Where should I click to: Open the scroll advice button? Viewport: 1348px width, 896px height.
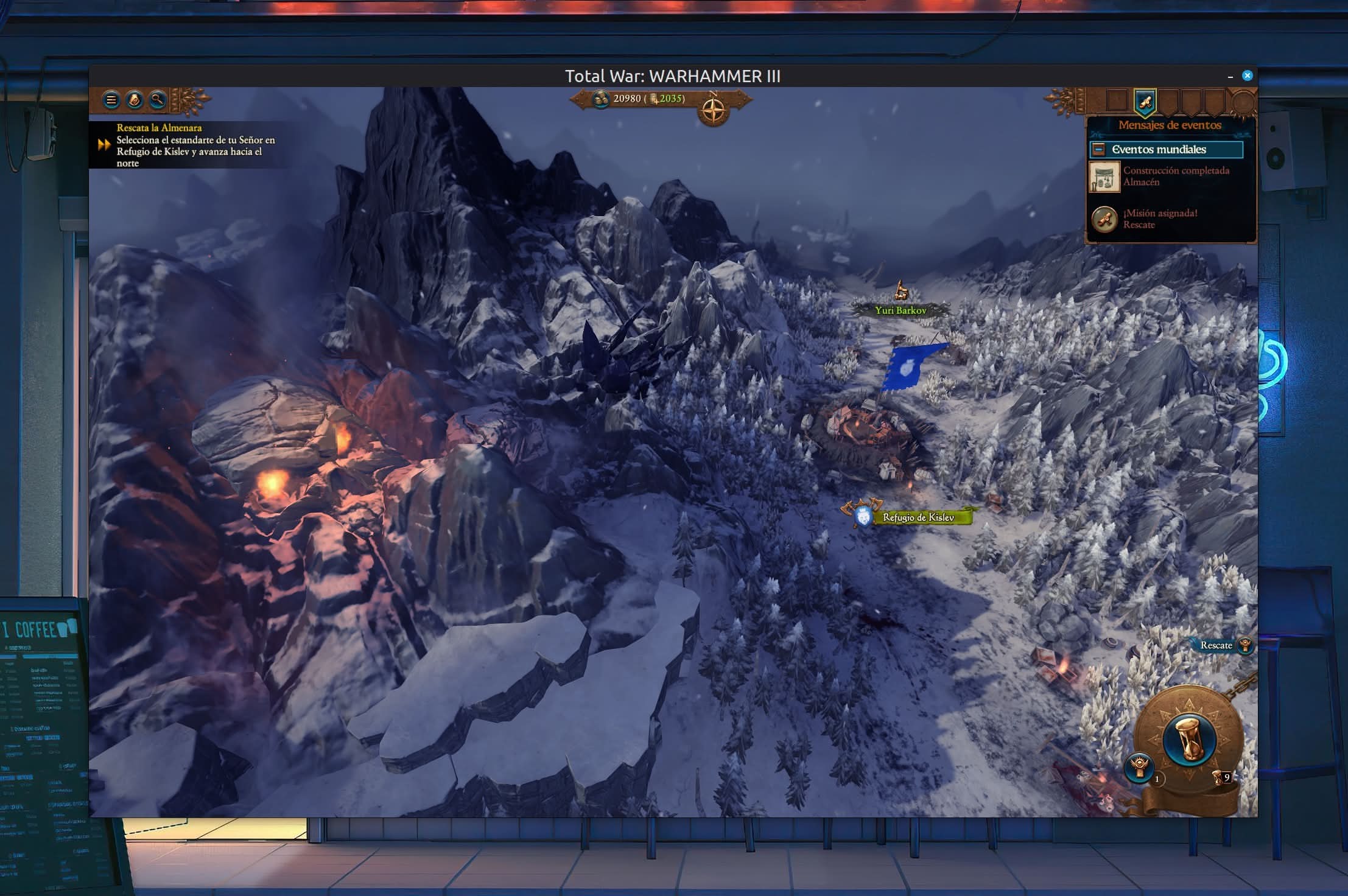coord(135,100)
